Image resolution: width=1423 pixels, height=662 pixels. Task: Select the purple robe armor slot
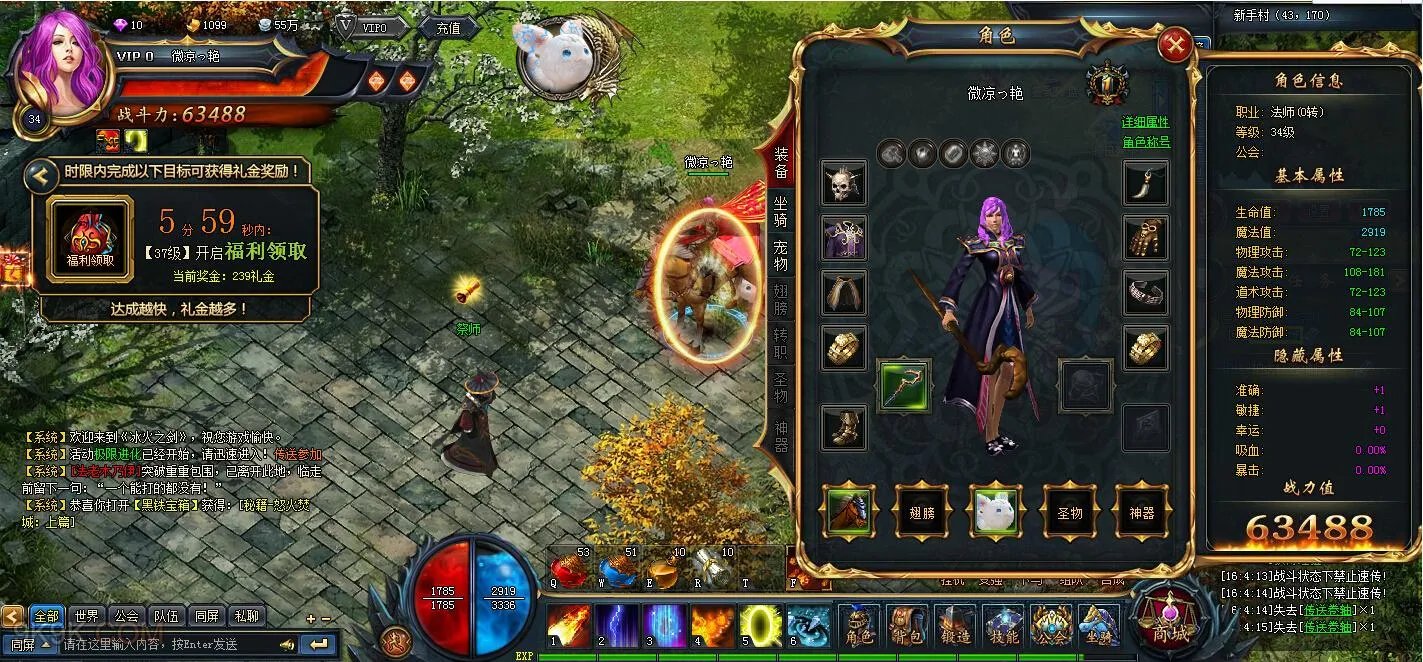click(x=844, y=238)
